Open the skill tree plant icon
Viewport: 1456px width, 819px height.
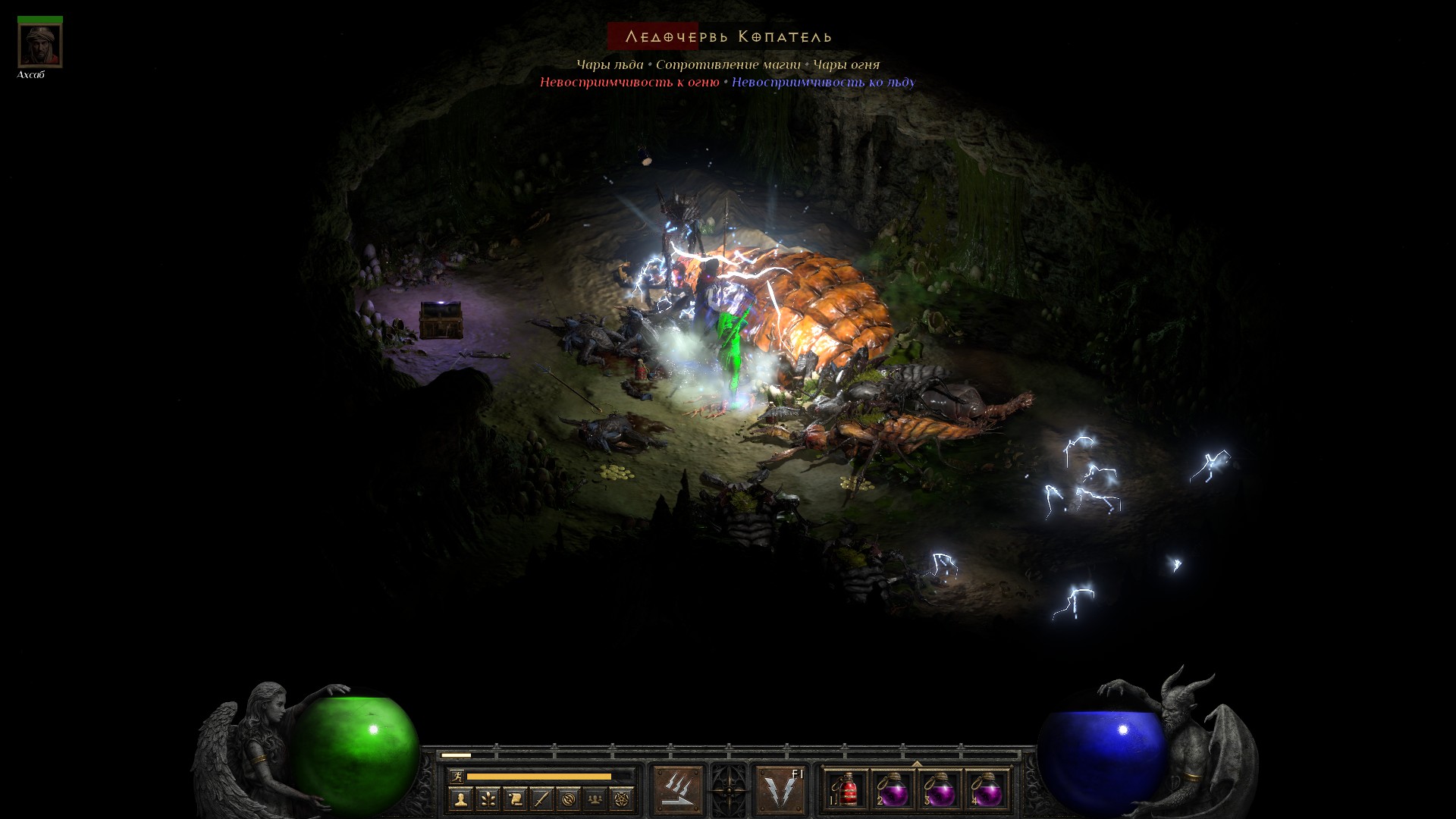[488, 799]
